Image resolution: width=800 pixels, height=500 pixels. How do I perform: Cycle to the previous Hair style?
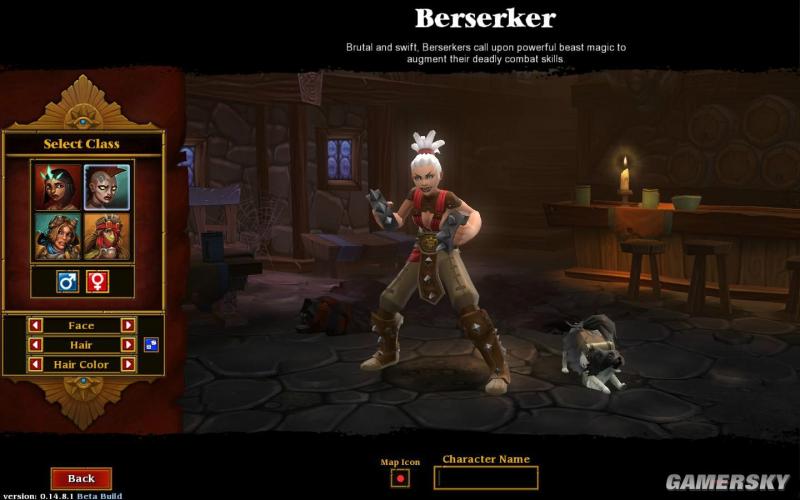click(35, 345)
